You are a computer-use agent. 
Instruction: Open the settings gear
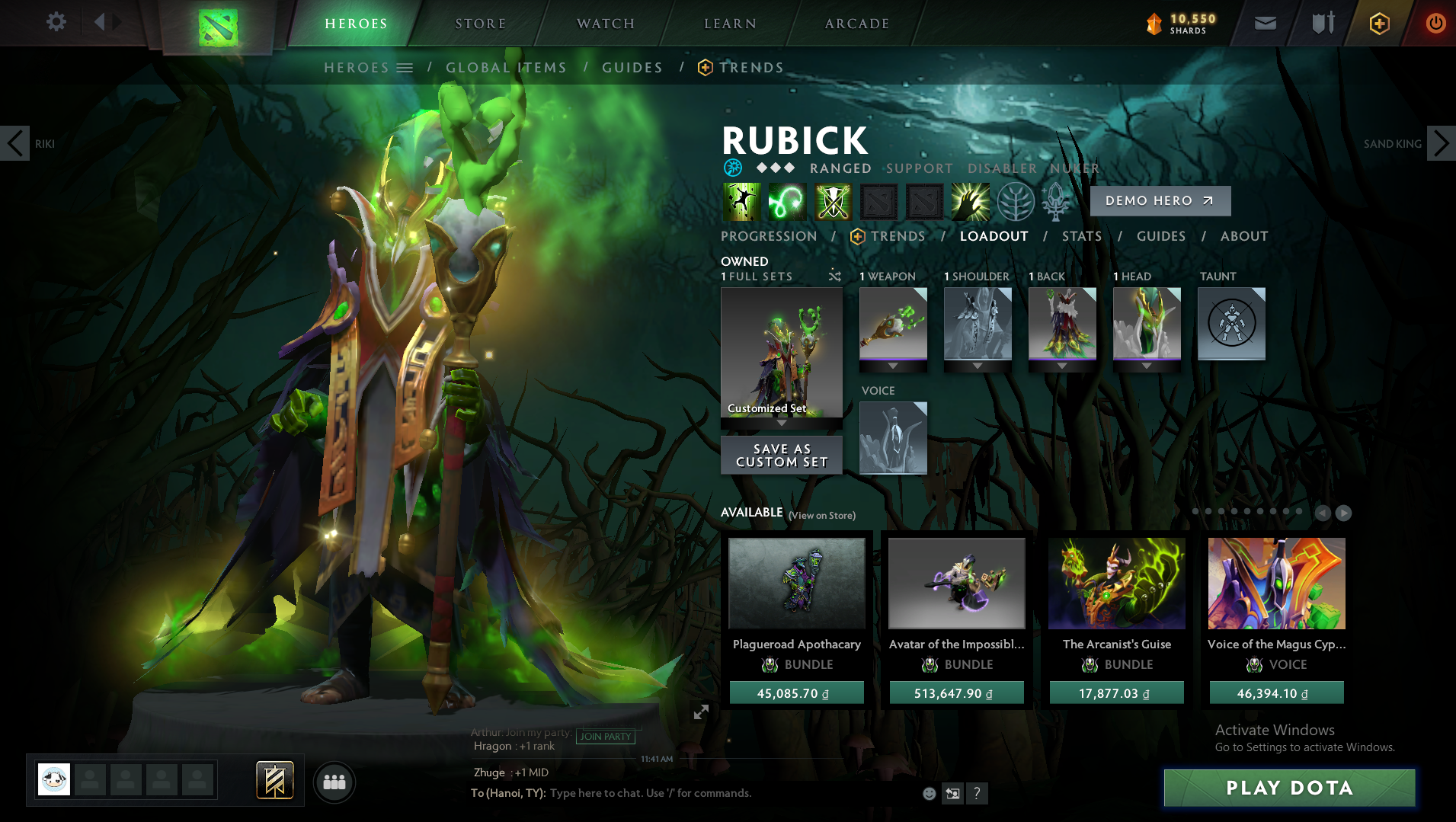[x=54, y=22]
